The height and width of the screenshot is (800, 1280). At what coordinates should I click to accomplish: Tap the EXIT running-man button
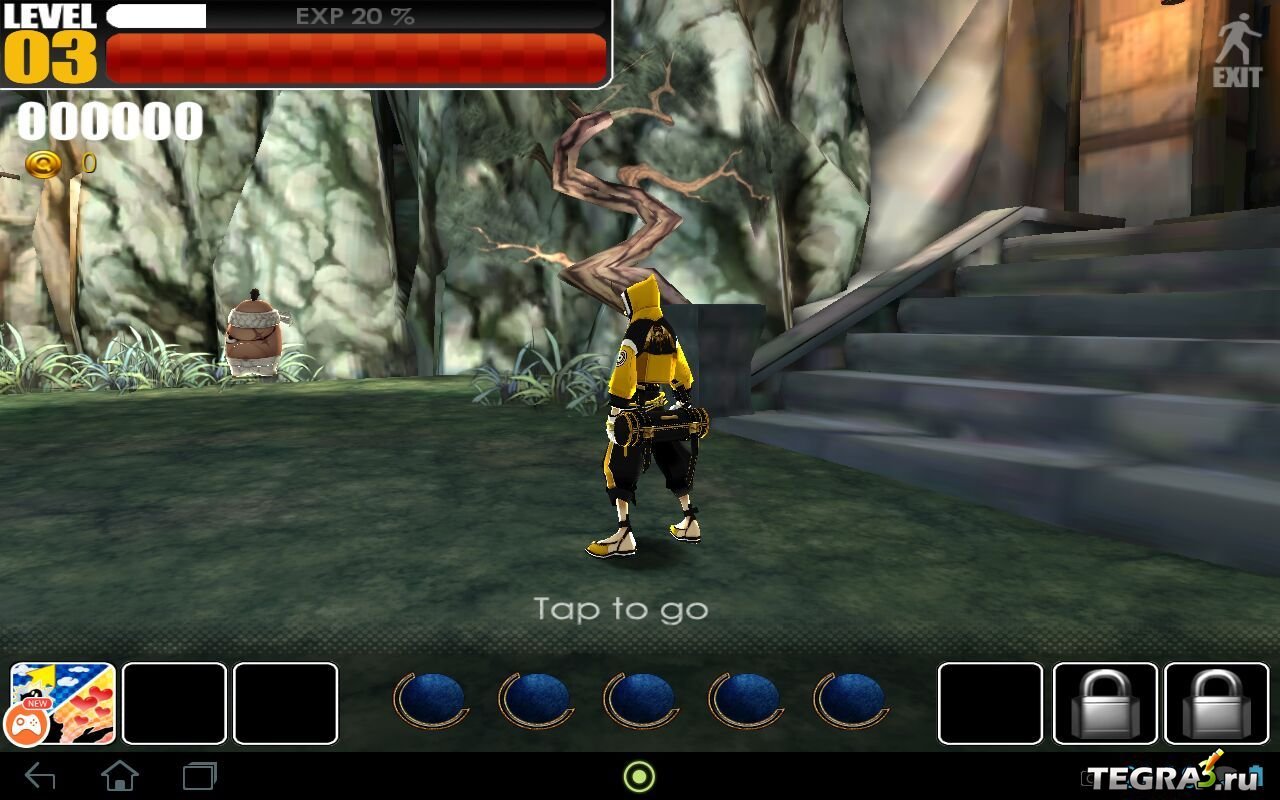coord(1237,50)
